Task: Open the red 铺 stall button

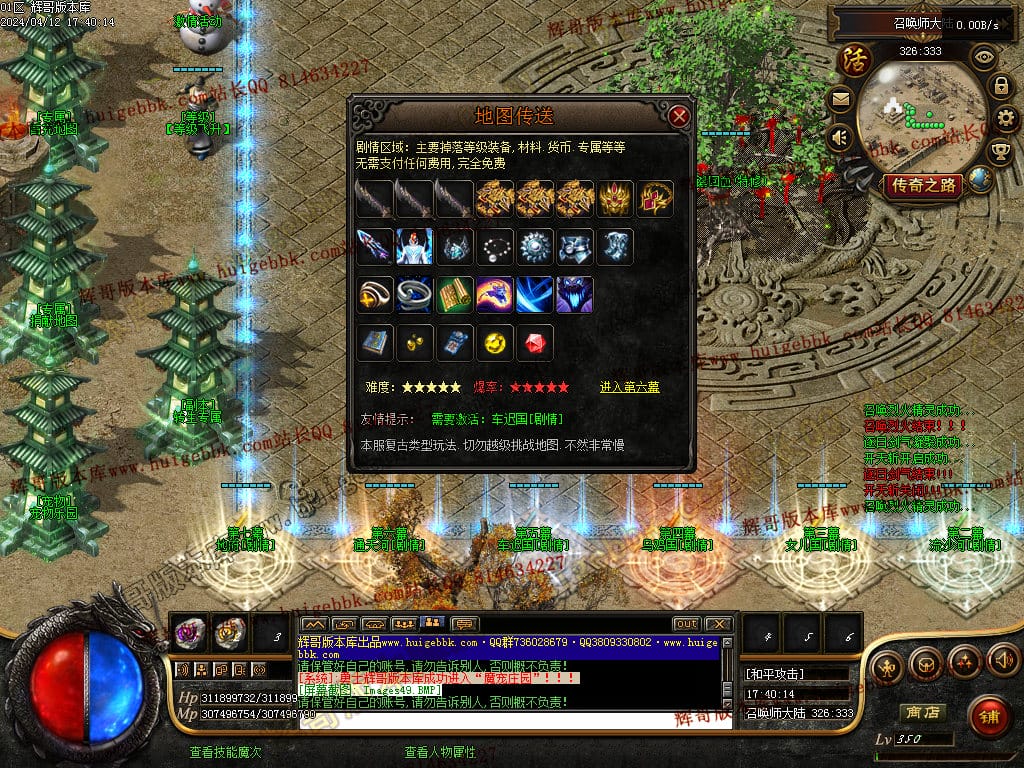Action: 989,715
